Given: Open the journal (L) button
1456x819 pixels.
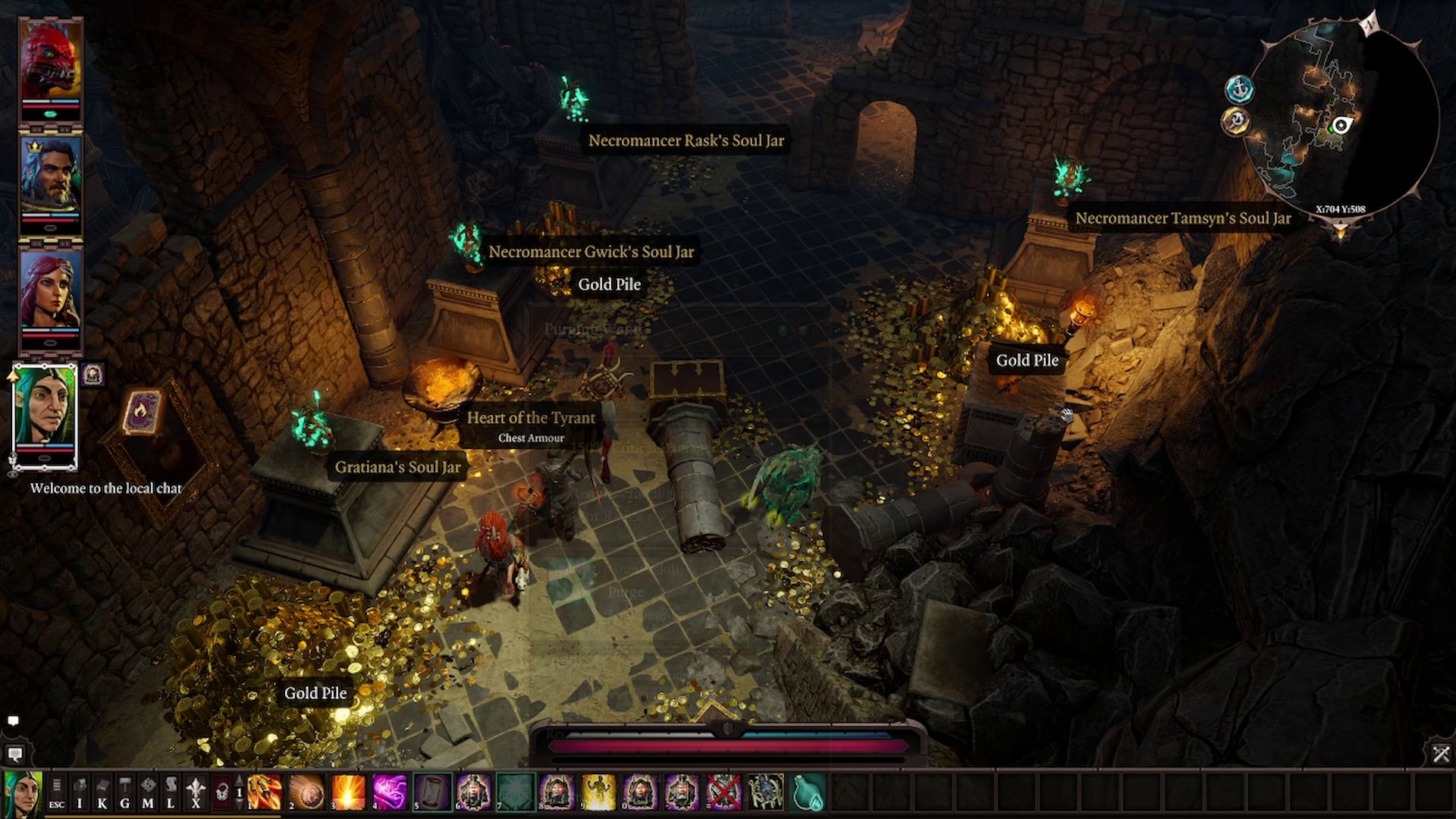Looking at the screenshot, I should 171,793.
